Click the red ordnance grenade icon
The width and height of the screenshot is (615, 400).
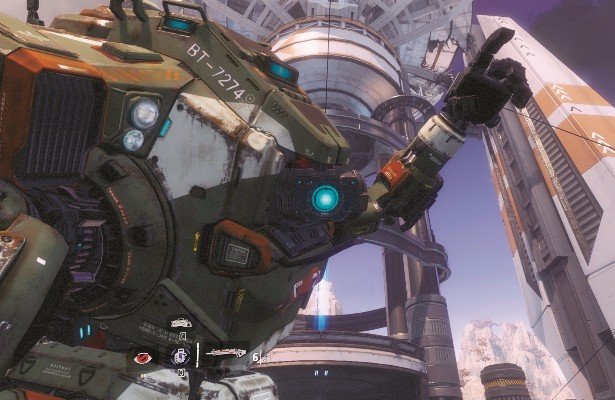pyautogui.click(x=142, y=357)
